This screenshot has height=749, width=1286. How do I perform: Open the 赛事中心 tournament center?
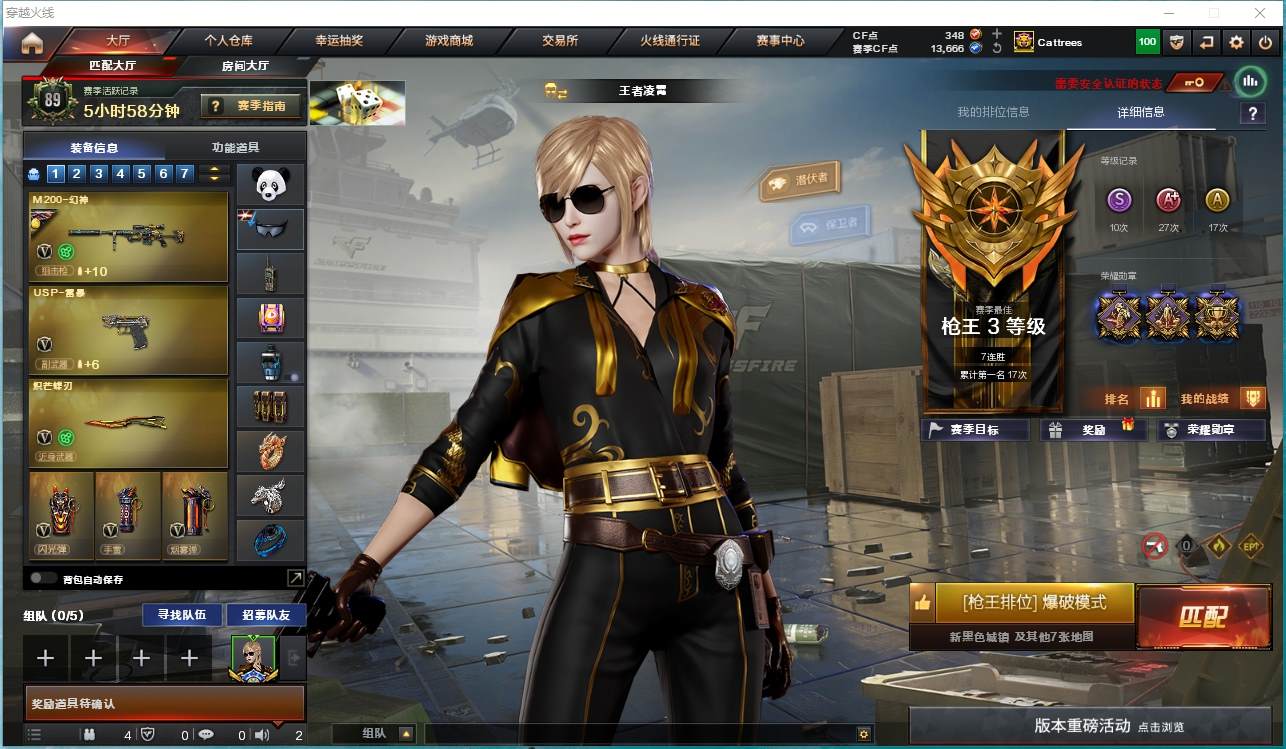click(780, 41)
